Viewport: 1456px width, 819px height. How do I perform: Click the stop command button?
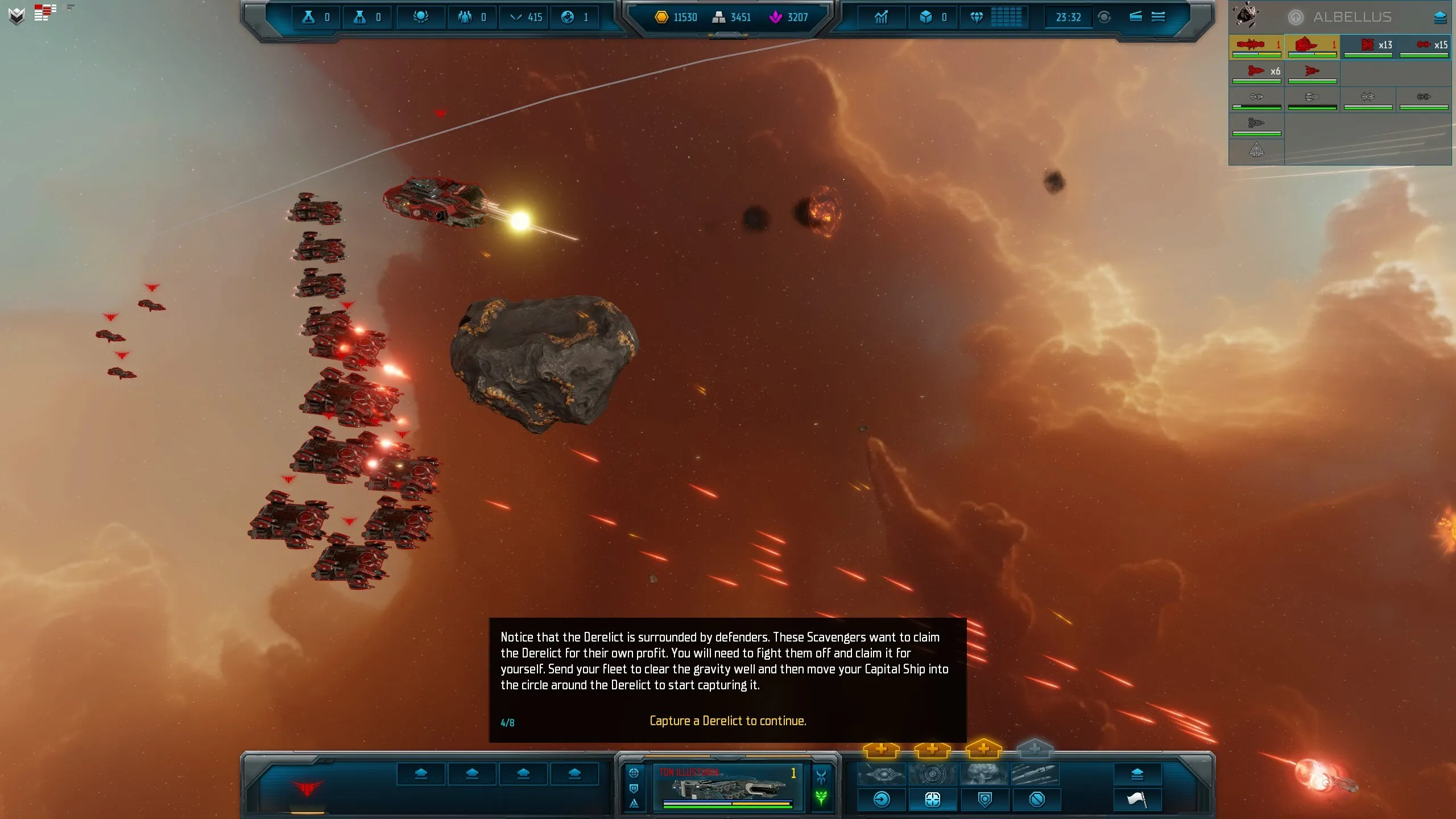tap(1037, 800)
